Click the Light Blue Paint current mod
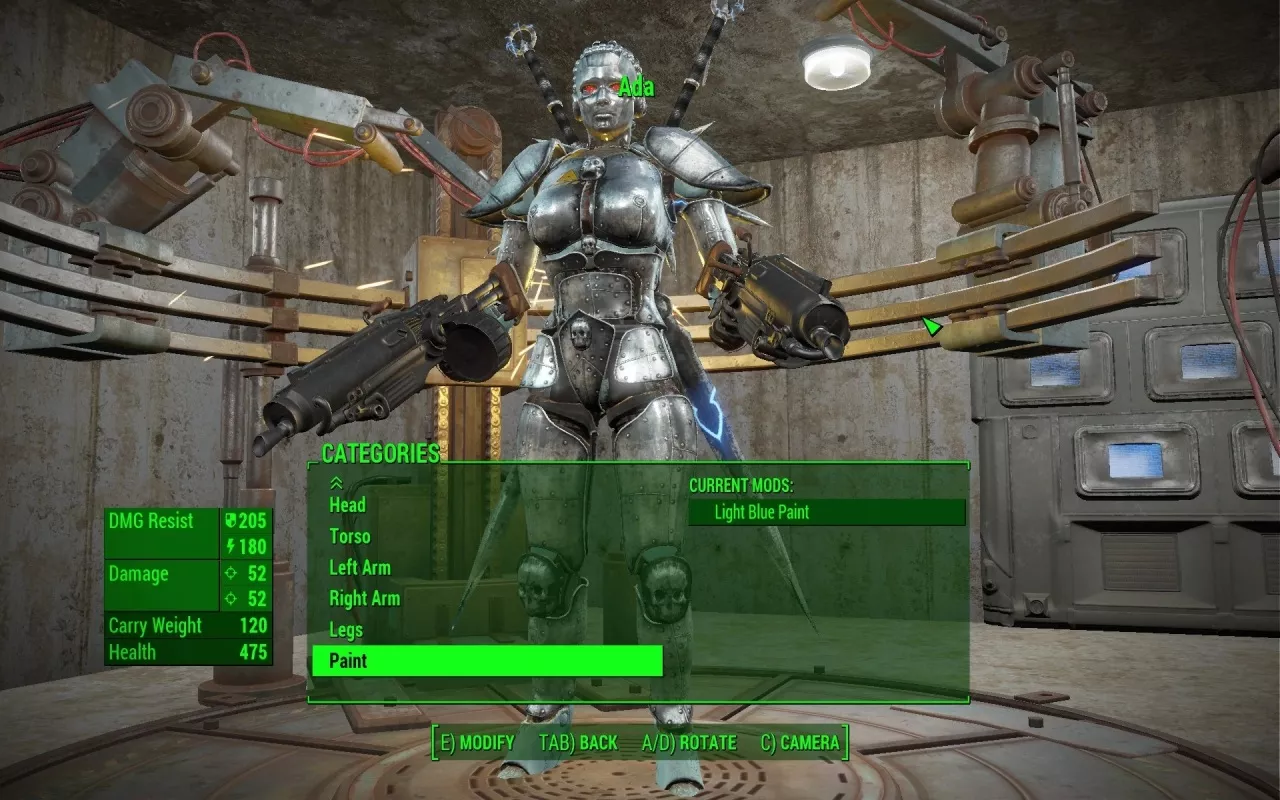 click(x=826, y=512)
